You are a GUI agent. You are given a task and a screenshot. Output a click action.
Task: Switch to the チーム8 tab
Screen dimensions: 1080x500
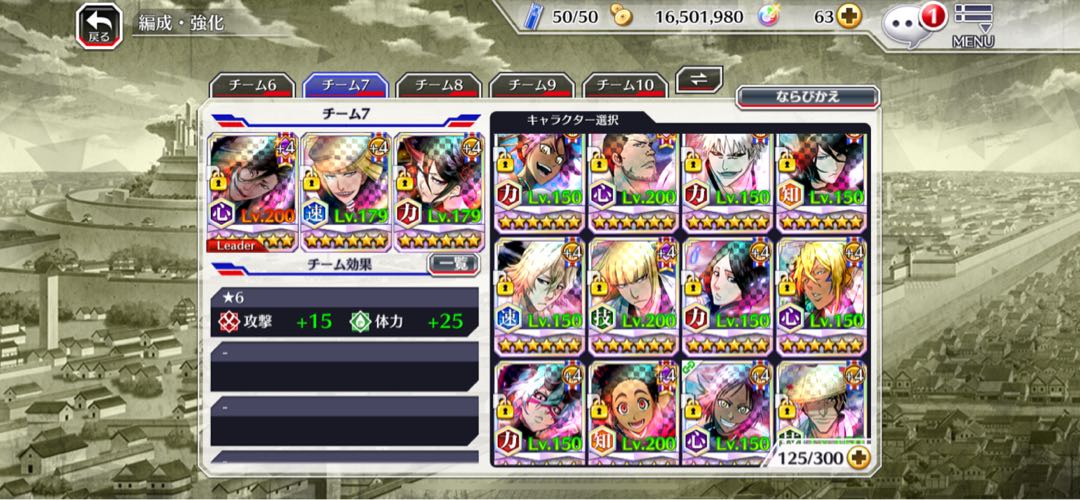point(438,86)
